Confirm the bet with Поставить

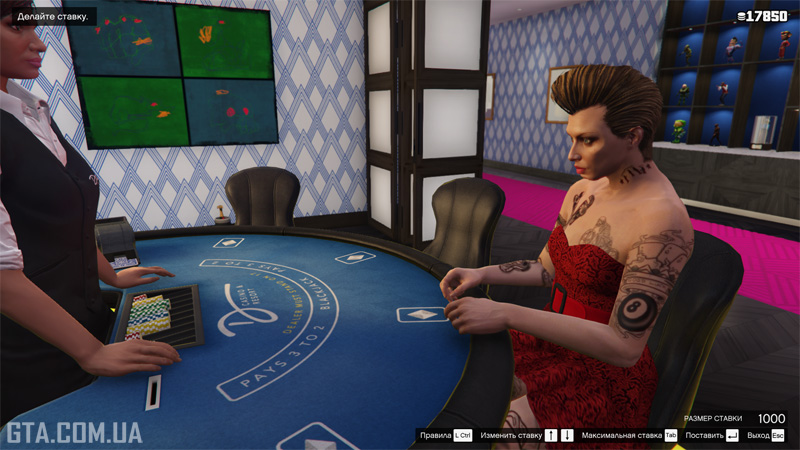point(711,436)
